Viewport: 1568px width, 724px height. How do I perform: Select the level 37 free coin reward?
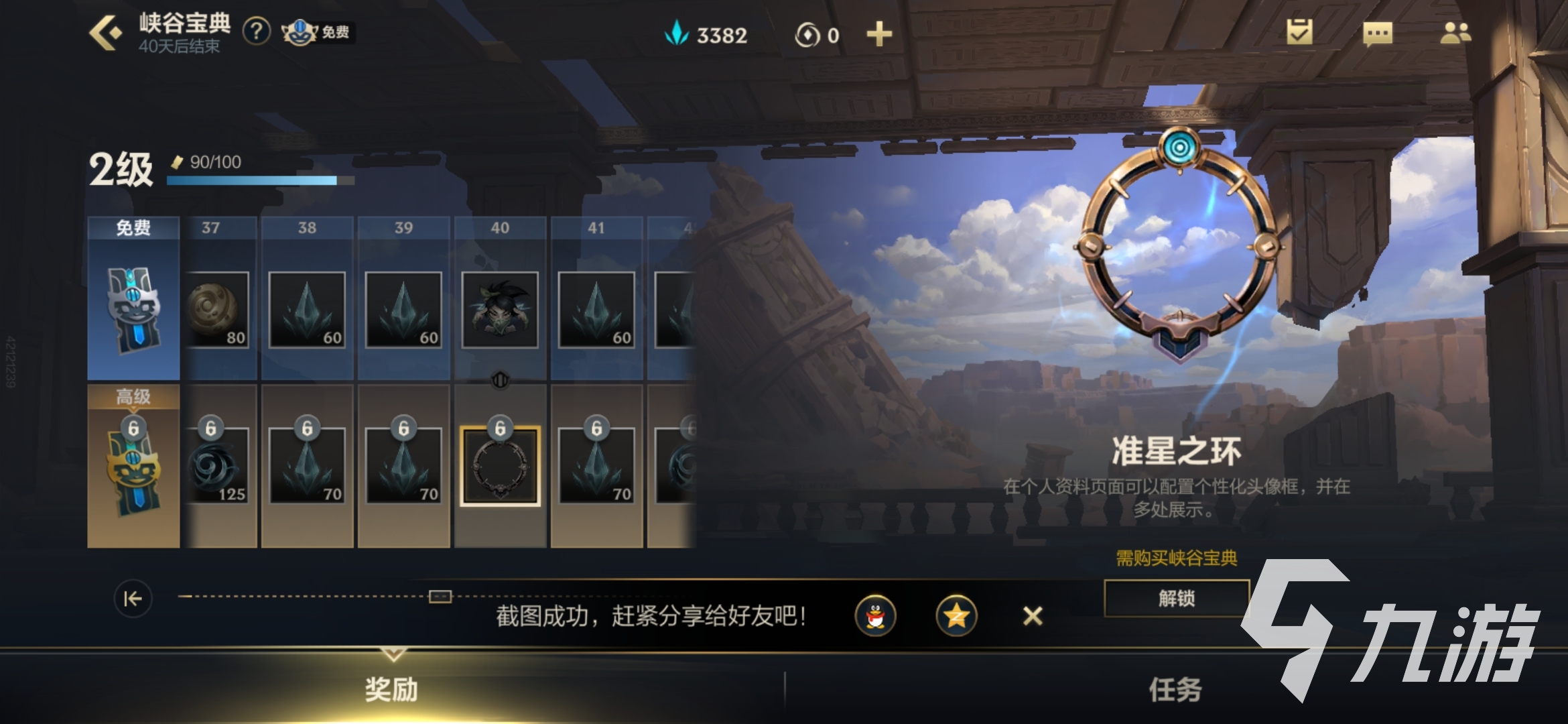pos(217,310)
